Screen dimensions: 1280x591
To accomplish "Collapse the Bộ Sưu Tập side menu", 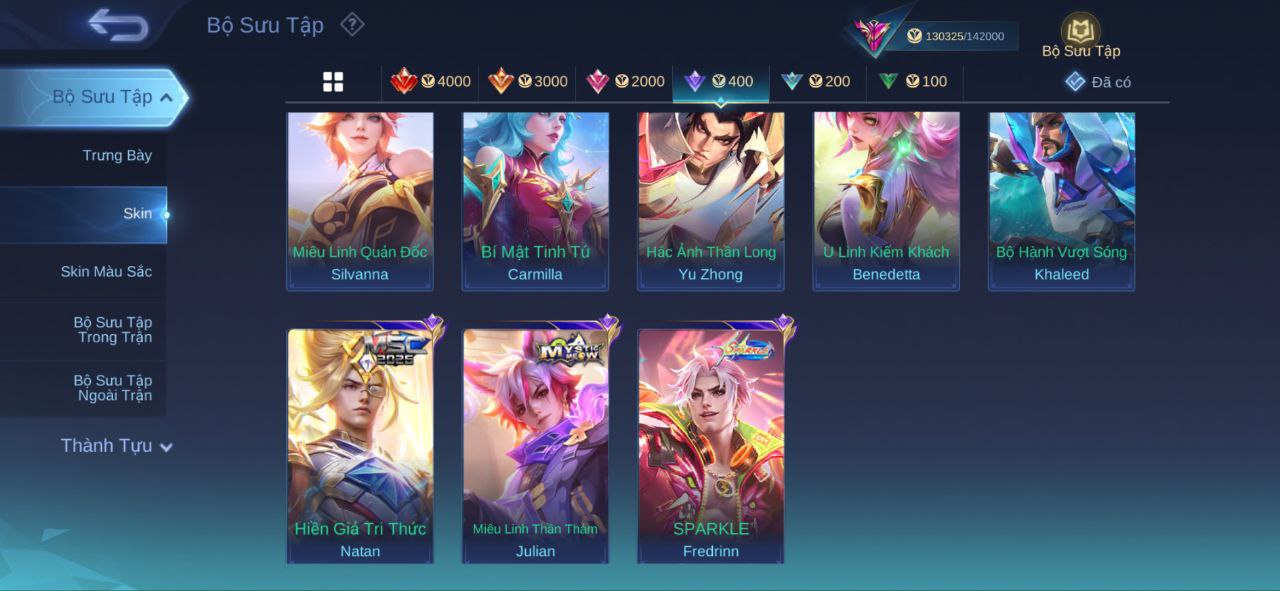I will pos(166,97).
